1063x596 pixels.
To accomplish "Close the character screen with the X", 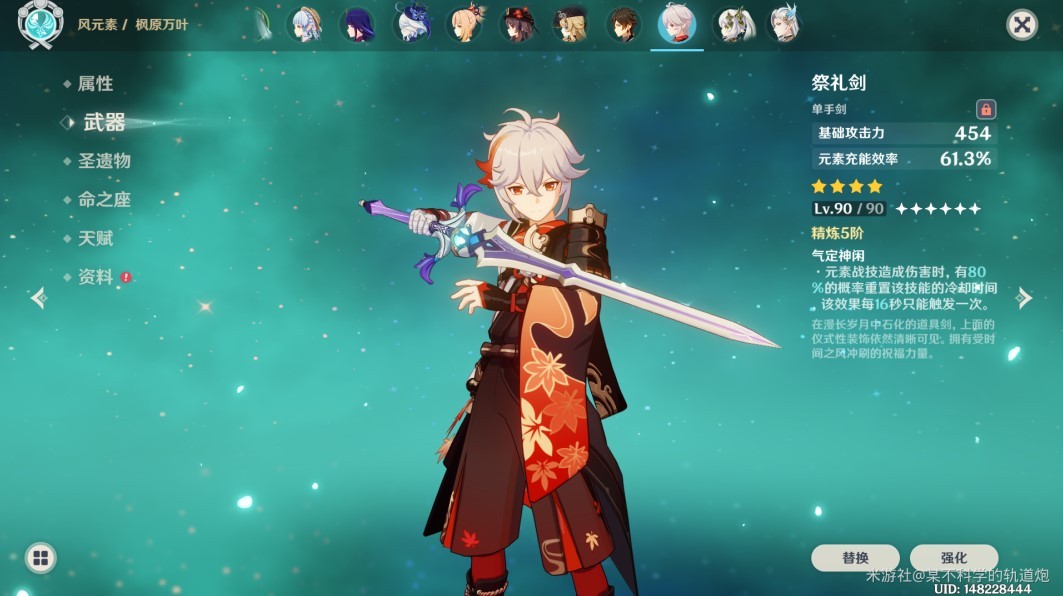I will pyautogui.click(x=1021, y=25).
